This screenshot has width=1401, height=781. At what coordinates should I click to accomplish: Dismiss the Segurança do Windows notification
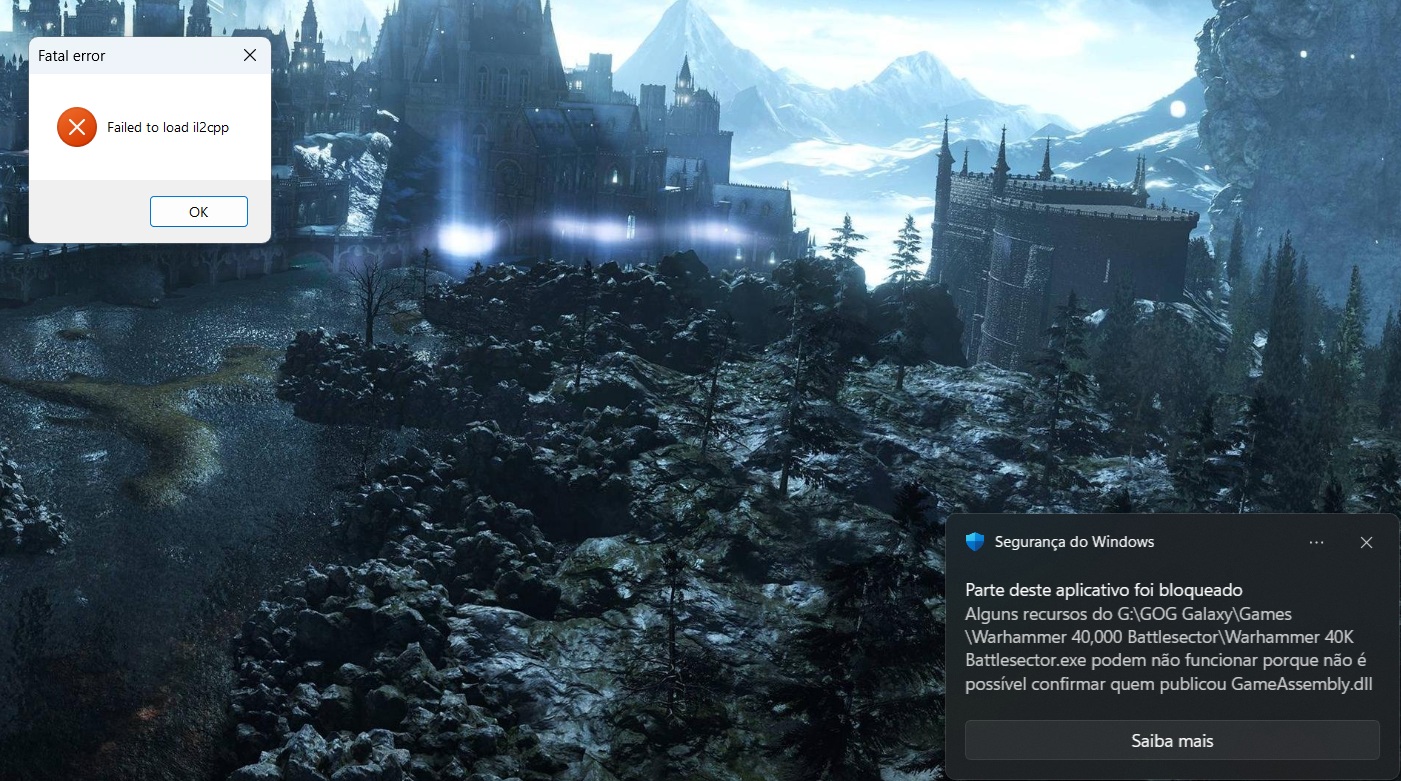pos(1366,542)
